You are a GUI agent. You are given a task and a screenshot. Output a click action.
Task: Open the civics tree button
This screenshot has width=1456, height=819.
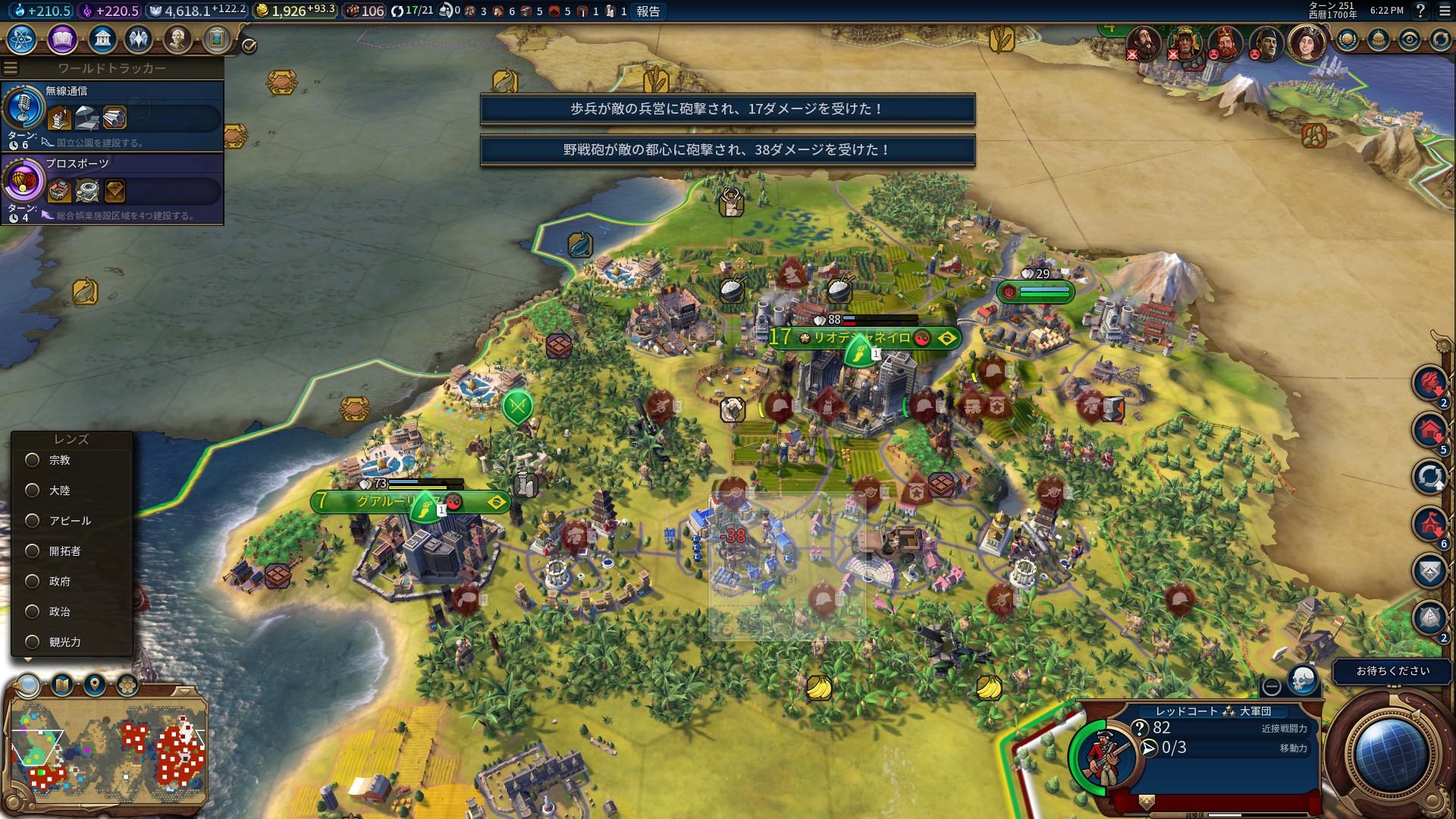pos(62,39)
